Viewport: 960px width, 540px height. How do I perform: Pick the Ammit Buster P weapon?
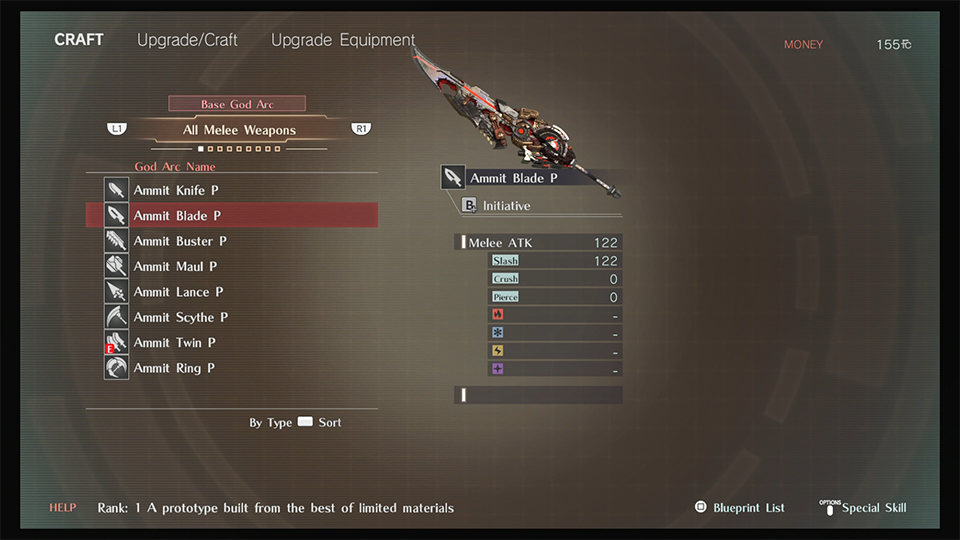tap(180, 241)
